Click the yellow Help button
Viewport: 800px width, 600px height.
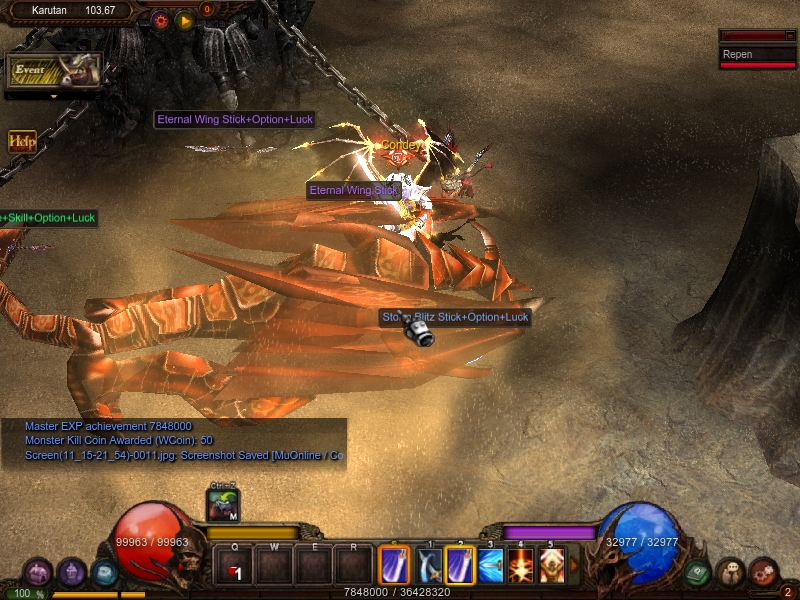pos(22,141)
